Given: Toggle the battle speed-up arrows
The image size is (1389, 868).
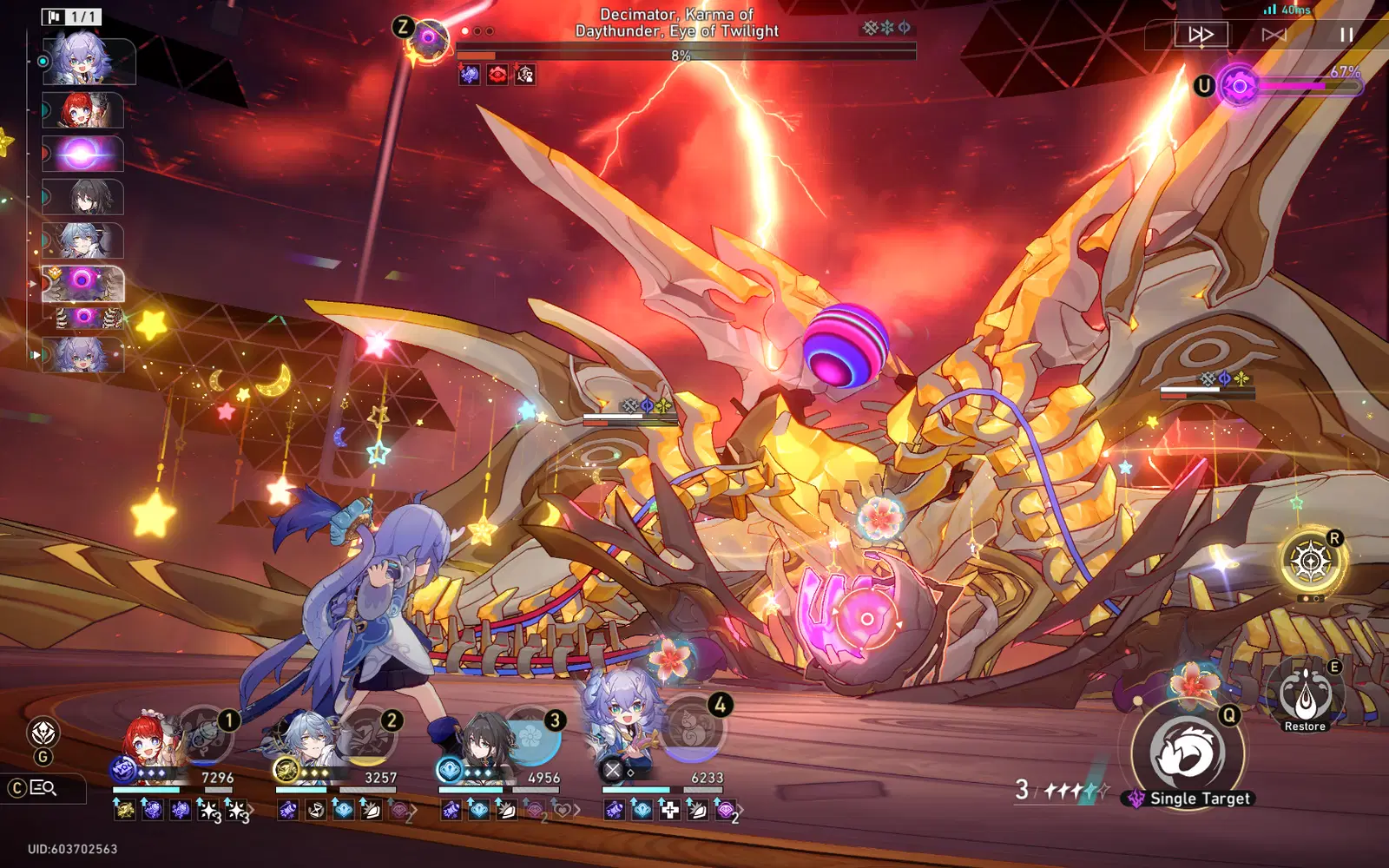Looking at the screenshot, I should coord(1201,35).
